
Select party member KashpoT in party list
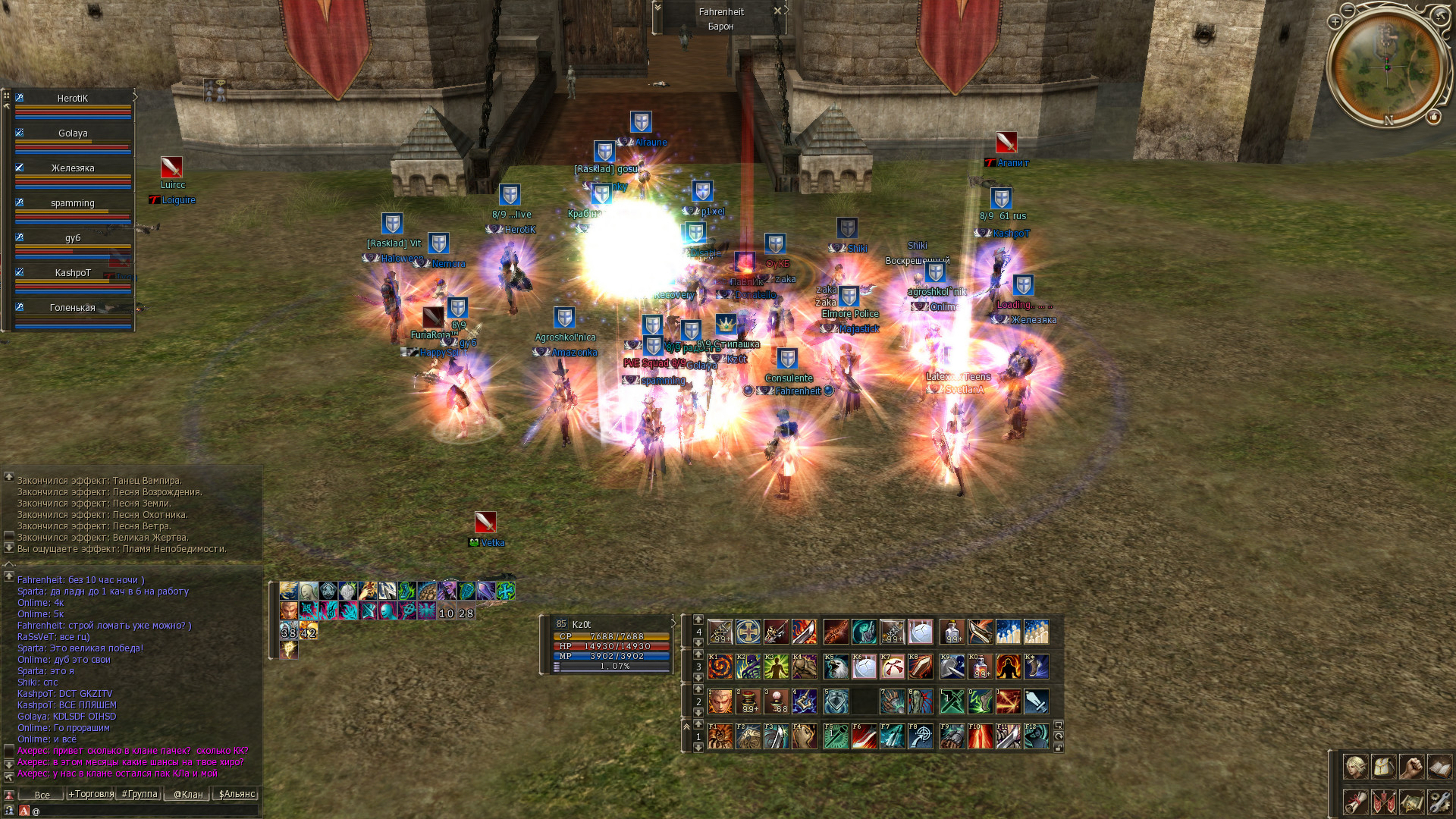coord(73,273)
